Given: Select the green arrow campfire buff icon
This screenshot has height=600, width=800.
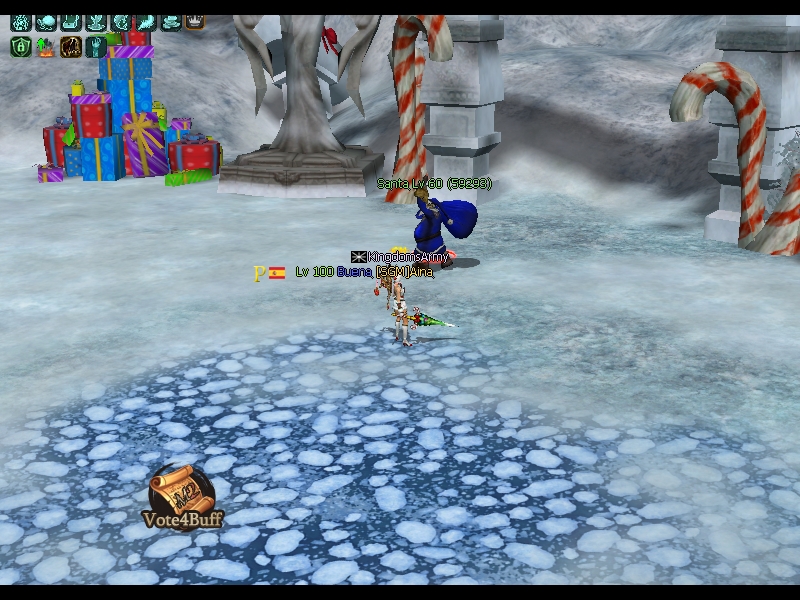Looking at the screenshot, I should [x=46, y=46].
